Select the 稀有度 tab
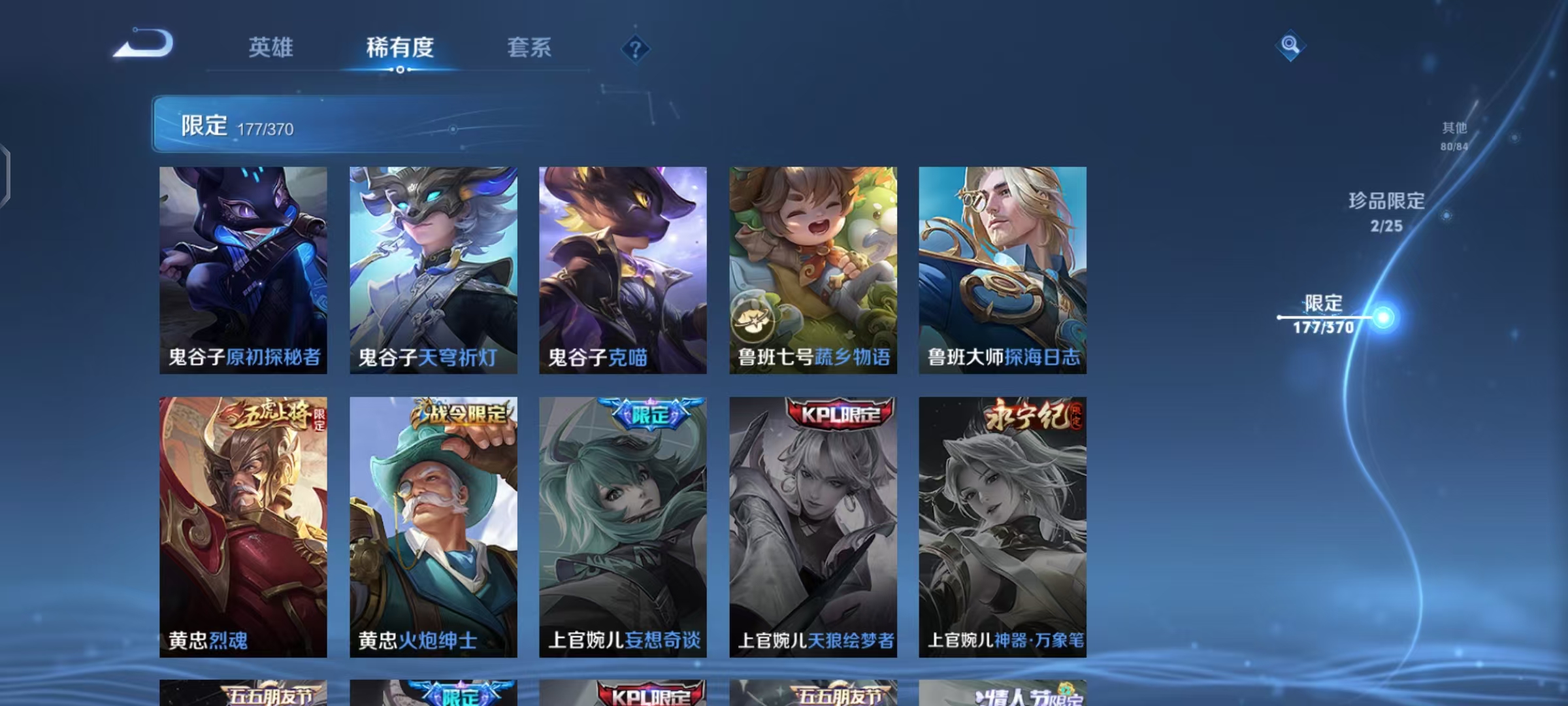1568x706 pixels. click(401, 48)
